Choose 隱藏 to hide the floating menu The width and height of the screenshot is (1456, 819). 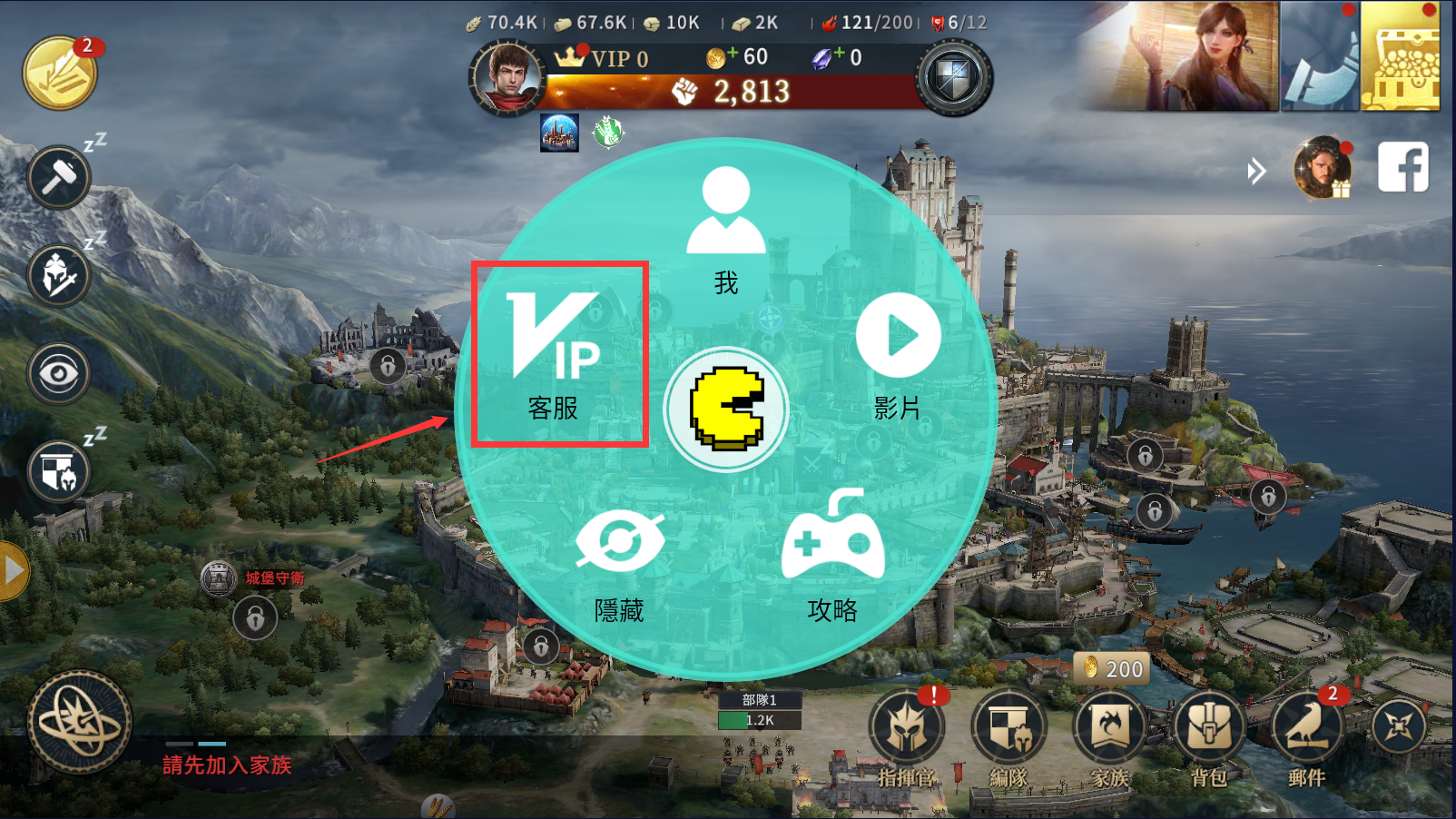620,563
